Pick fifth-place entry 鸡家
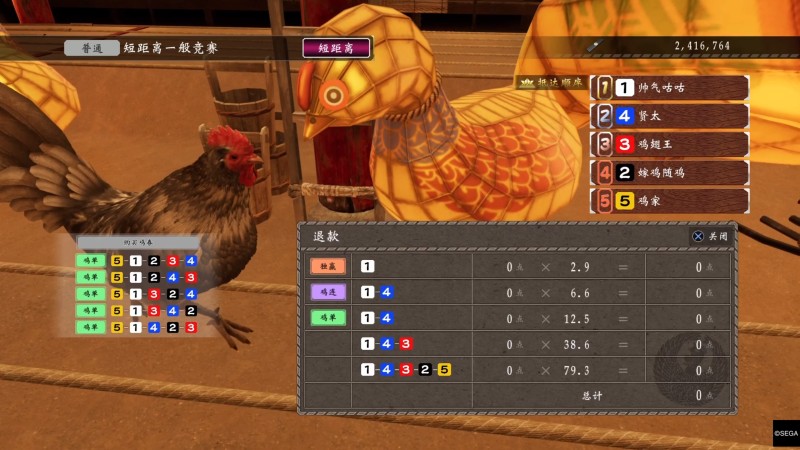Screen dimensions: 800x450 (669, 200)
